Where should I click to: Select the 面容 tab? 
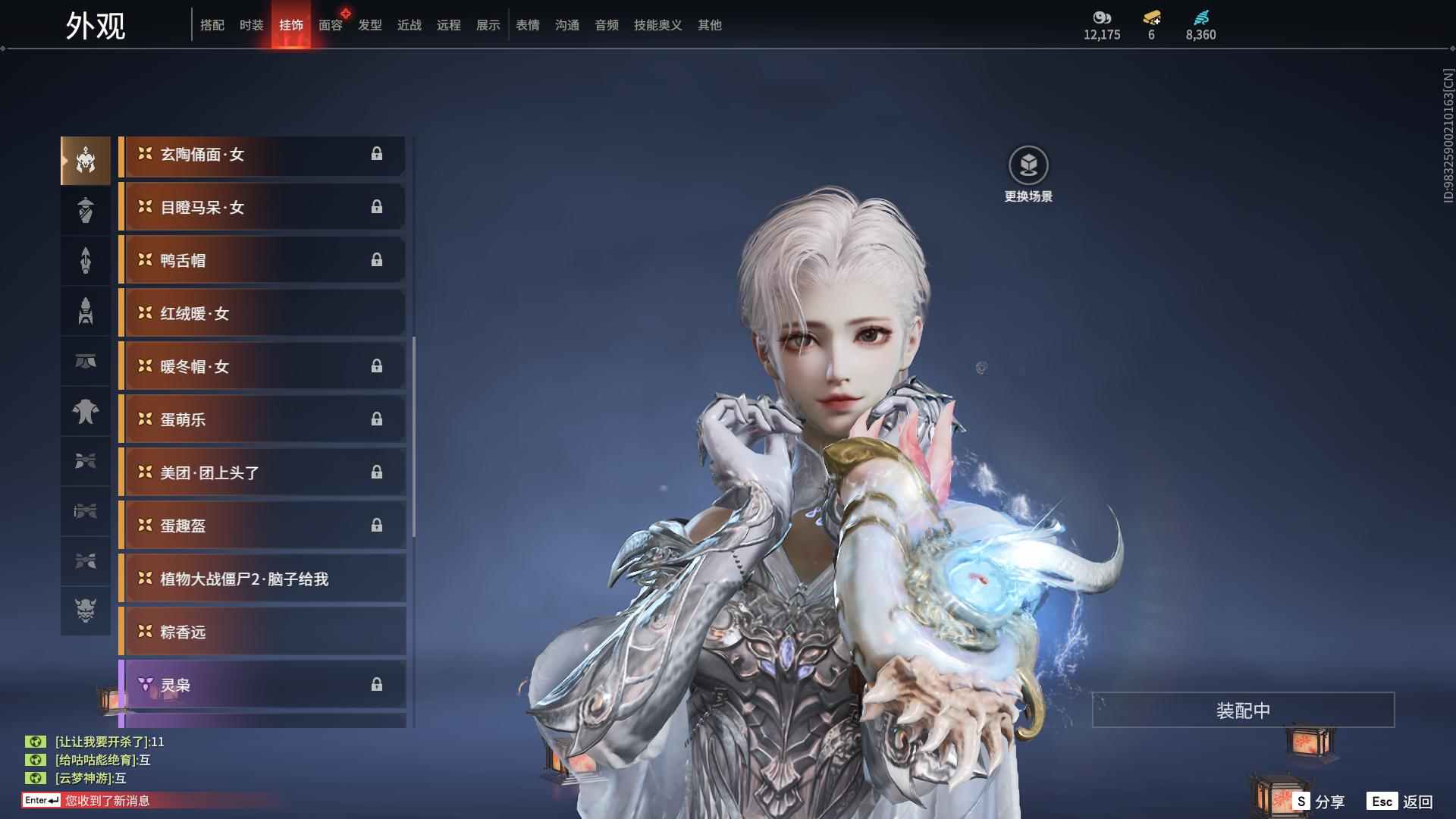point(330,25)
